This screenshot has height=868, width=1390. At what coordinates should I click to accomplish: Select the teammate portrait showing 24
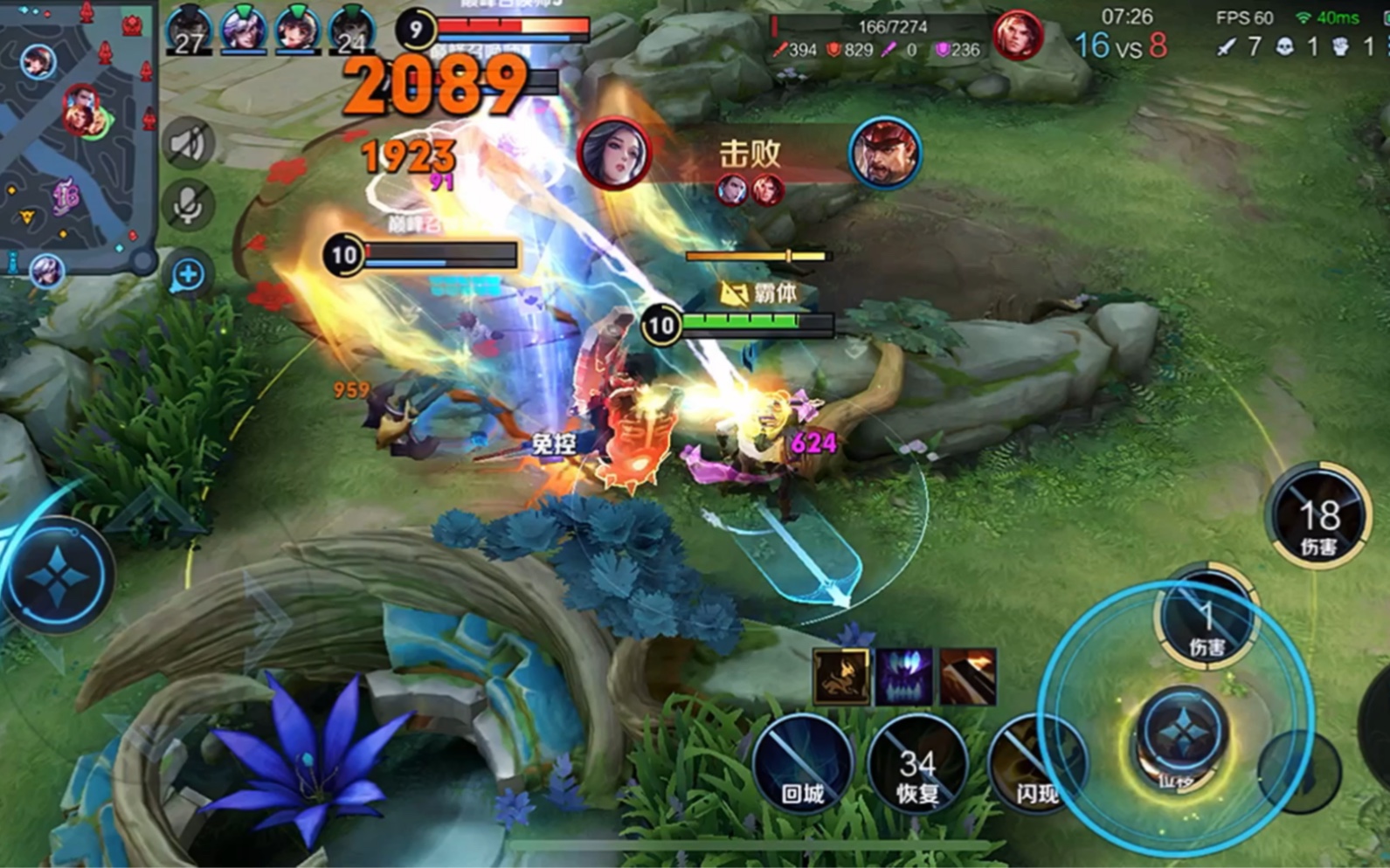click(x=351, y=31)
